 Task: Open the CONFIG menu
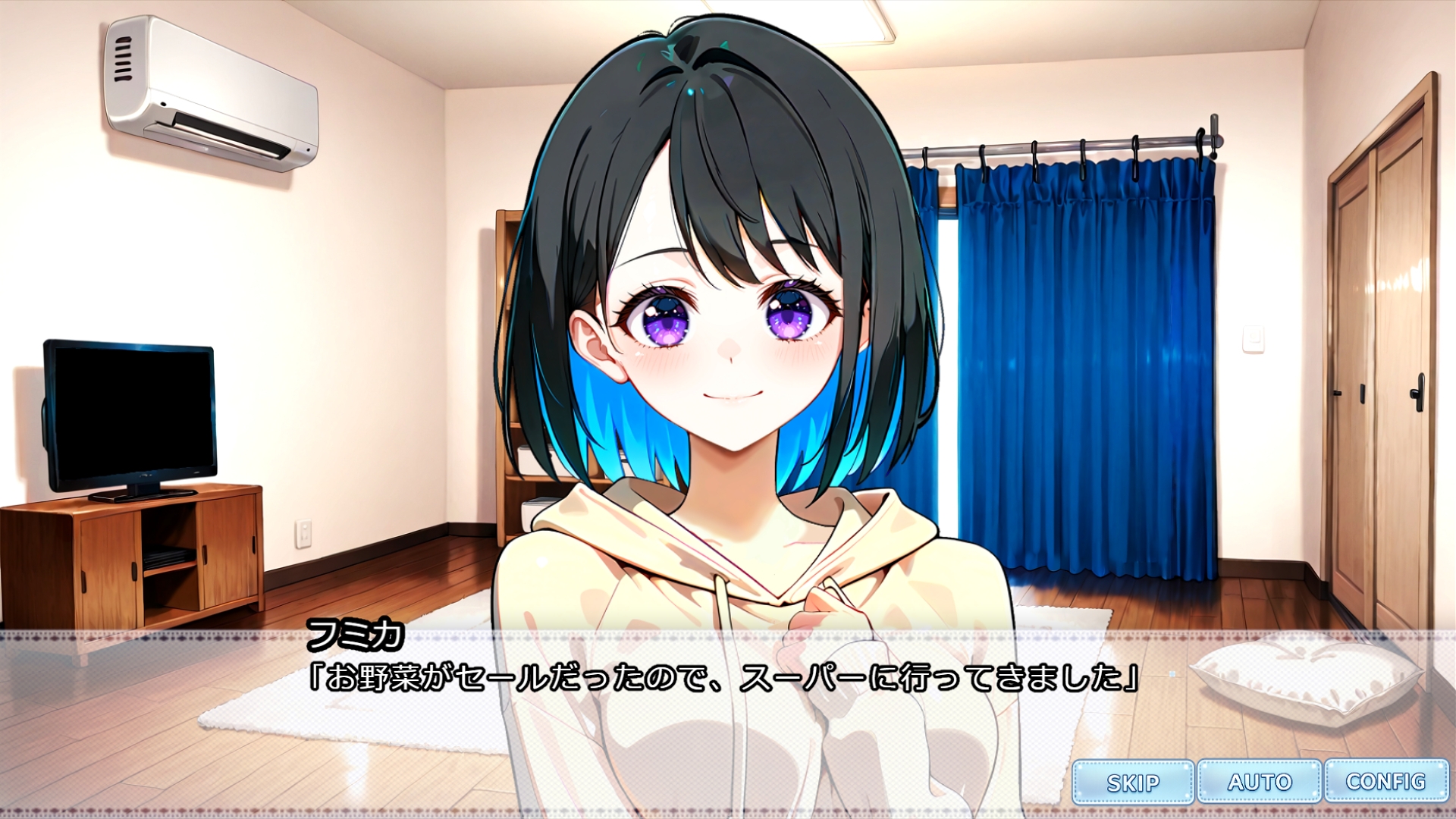coord(1385,781)
